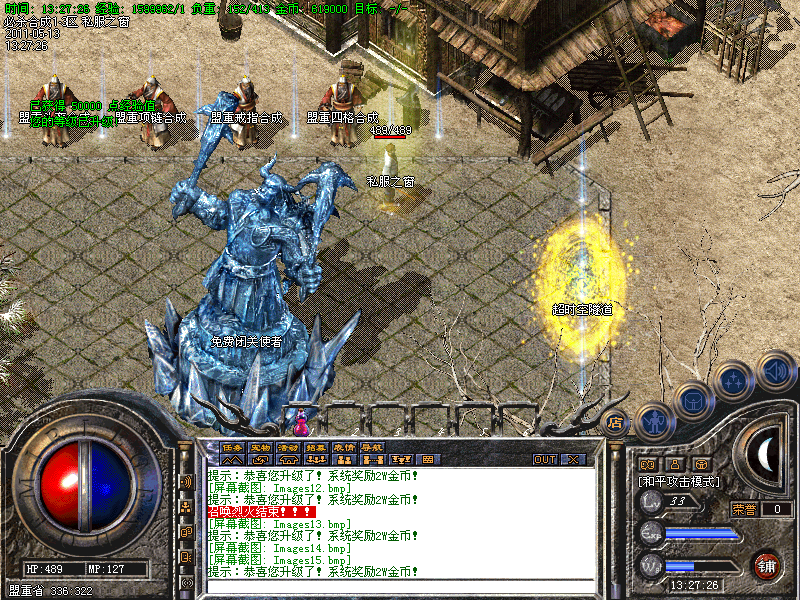Open the skills sparkle icon
This screenshot has height=600, width=800.
tap(733, 380)
